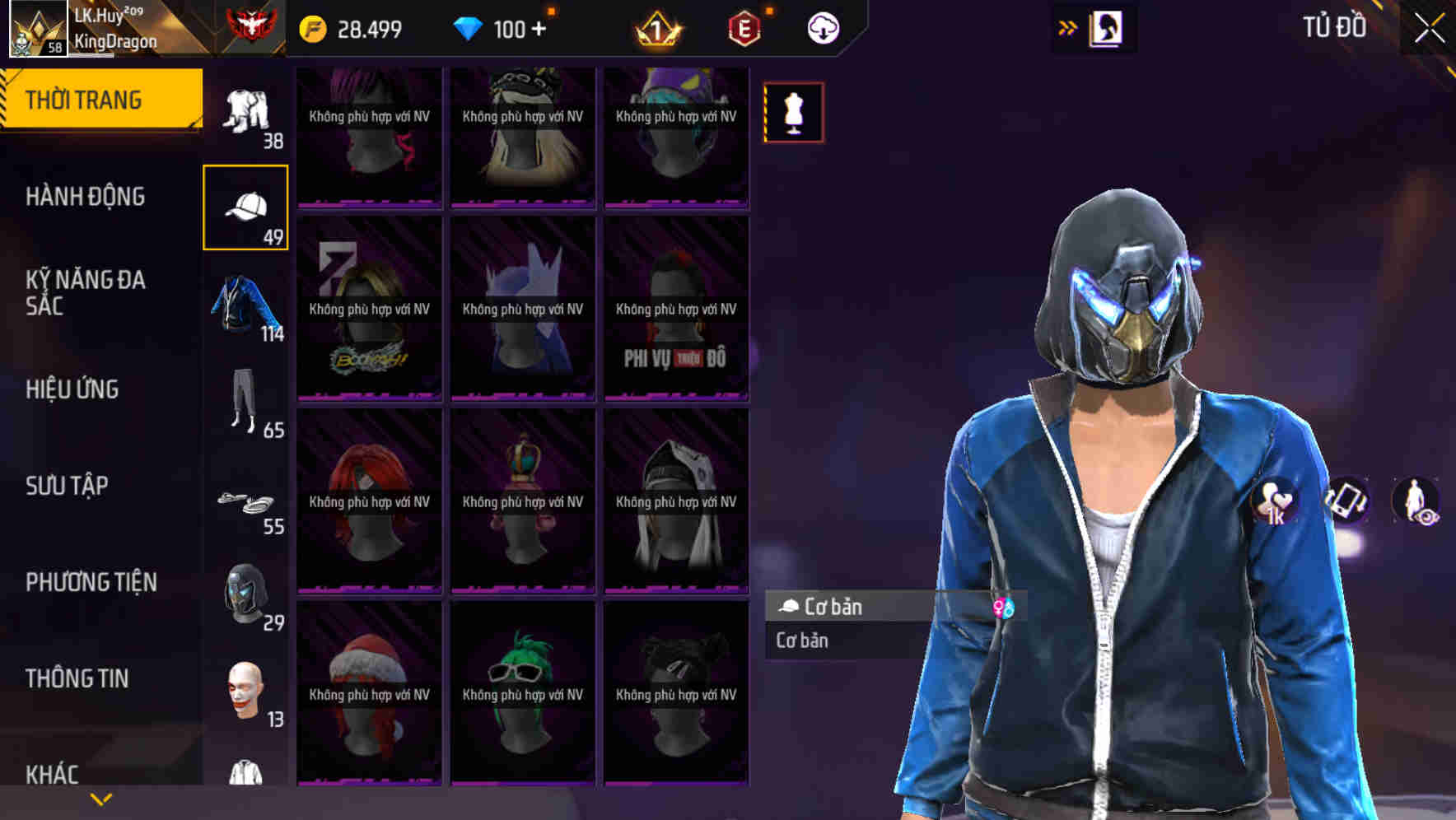Open the cloud download icon in the top bar
The width and height of the screenshot is (1456, 820).
pyautogui.click(x=822, y=27)
